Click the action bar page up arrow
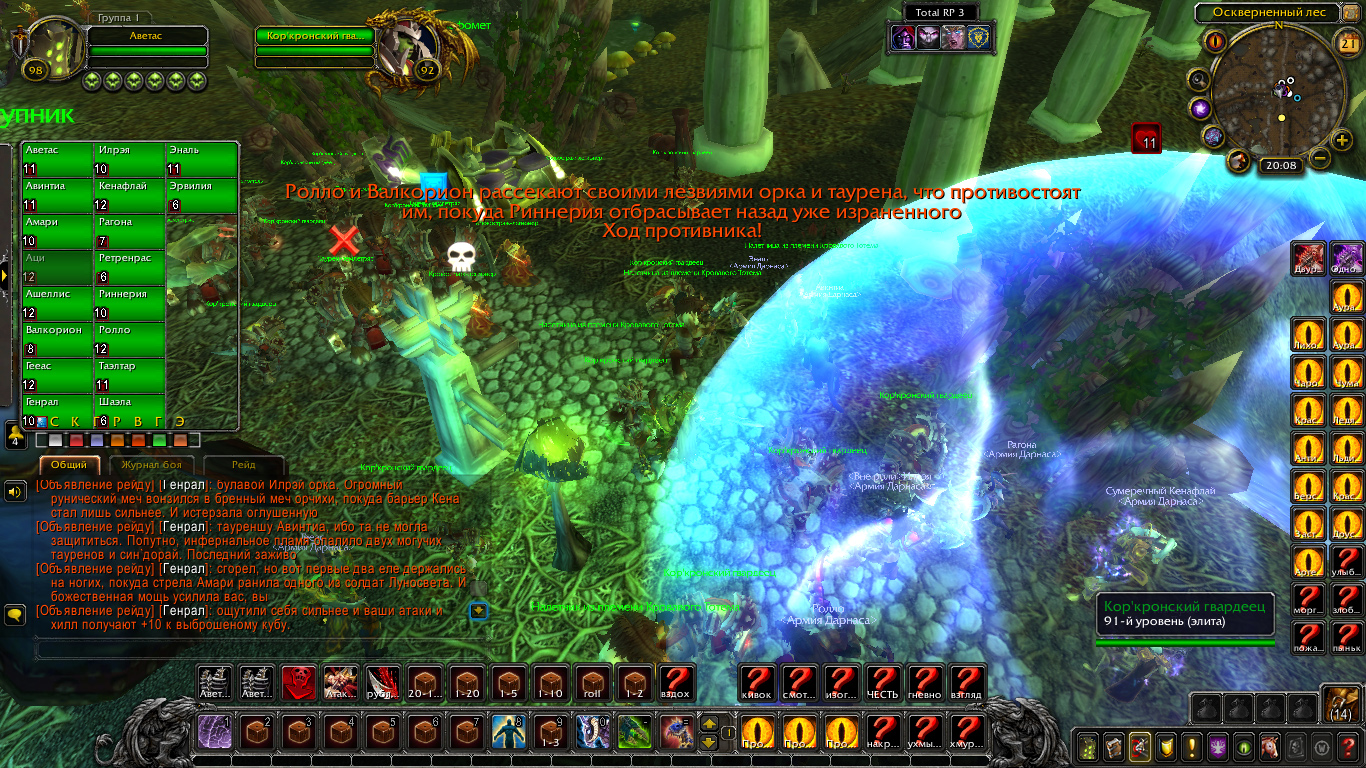This screenshot has height=768, width=1366. (709, 723)
